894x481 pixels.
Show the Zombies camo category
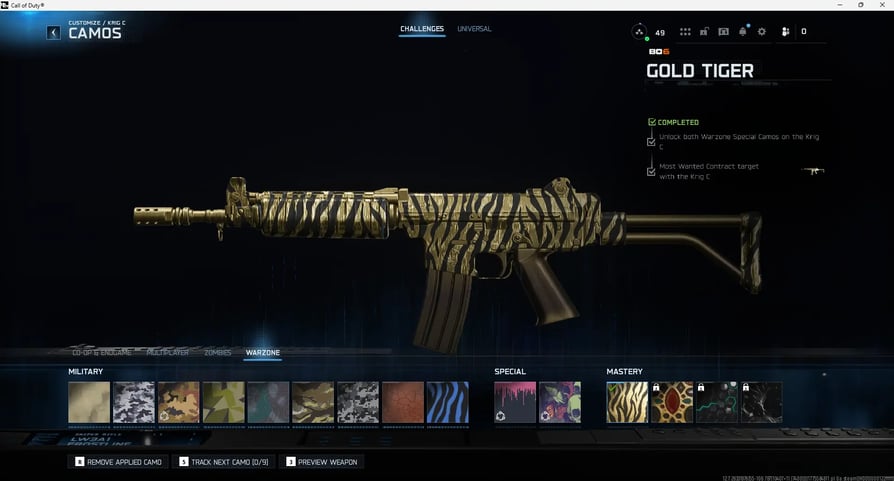point(217,353)
